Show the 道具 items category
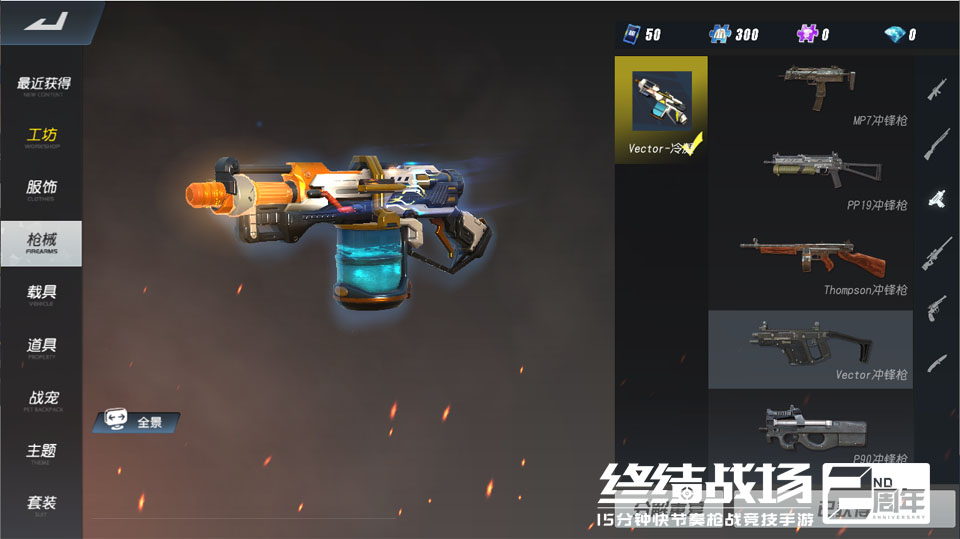The height and width of the screenshot is (539, 960). [42, 347]
